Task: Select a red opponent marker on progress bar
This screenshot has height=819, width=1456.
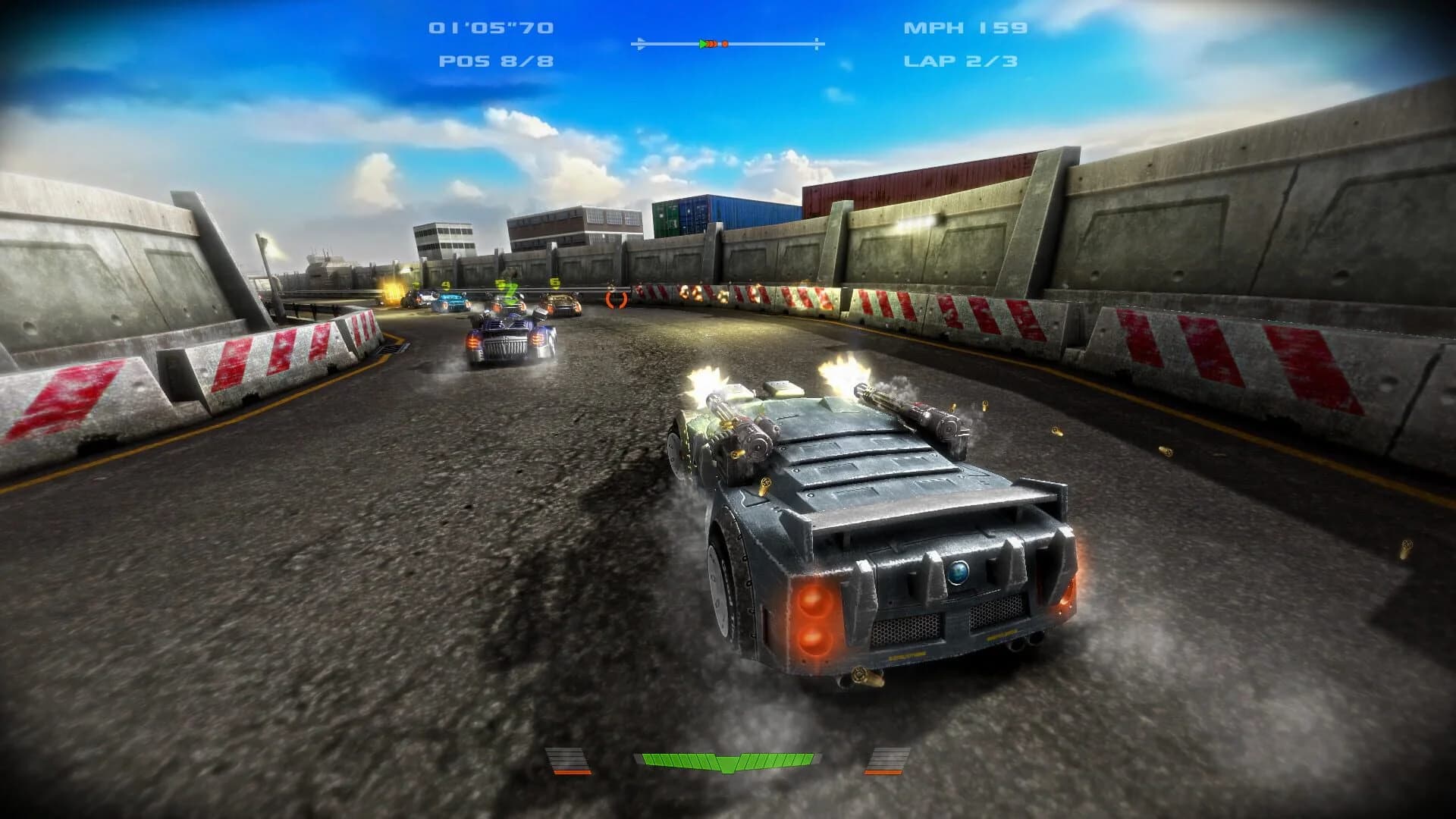Action: (x=726, y=44)
